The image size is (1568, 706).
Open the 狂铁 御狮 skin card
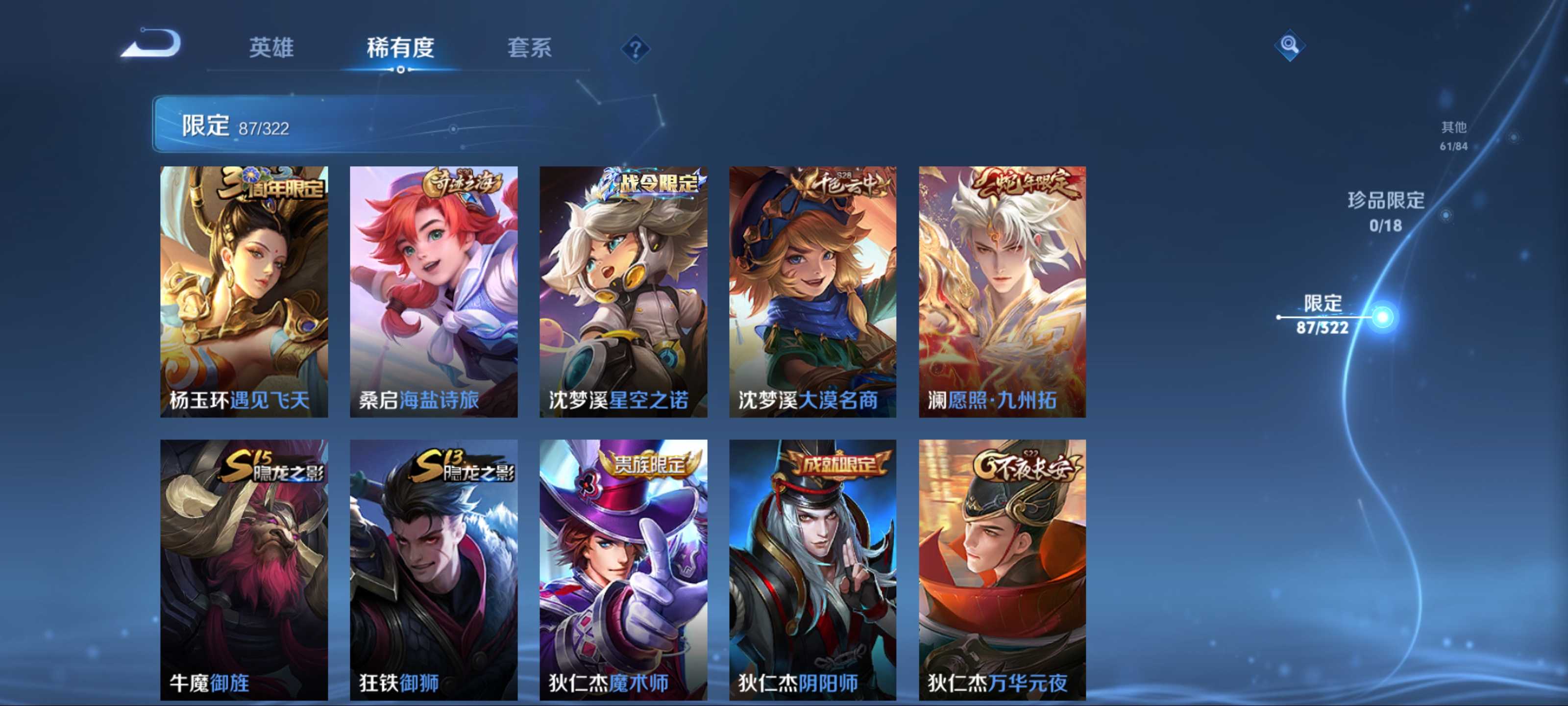coord(433,570)
